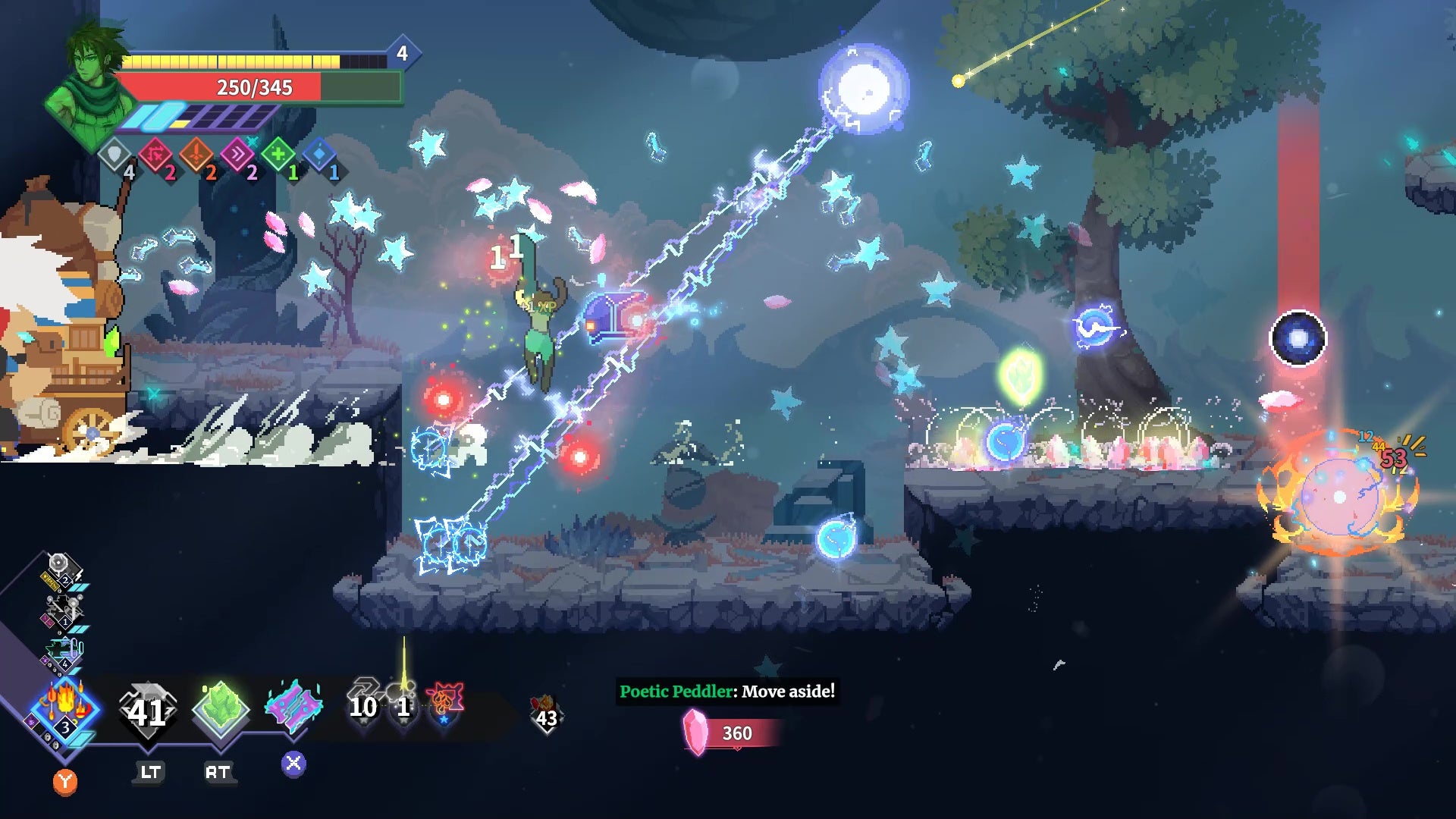The width and height of the screenshot is (1456, 819).
Task: Select the green plus healing icon
Action: (x=278, y=155)
